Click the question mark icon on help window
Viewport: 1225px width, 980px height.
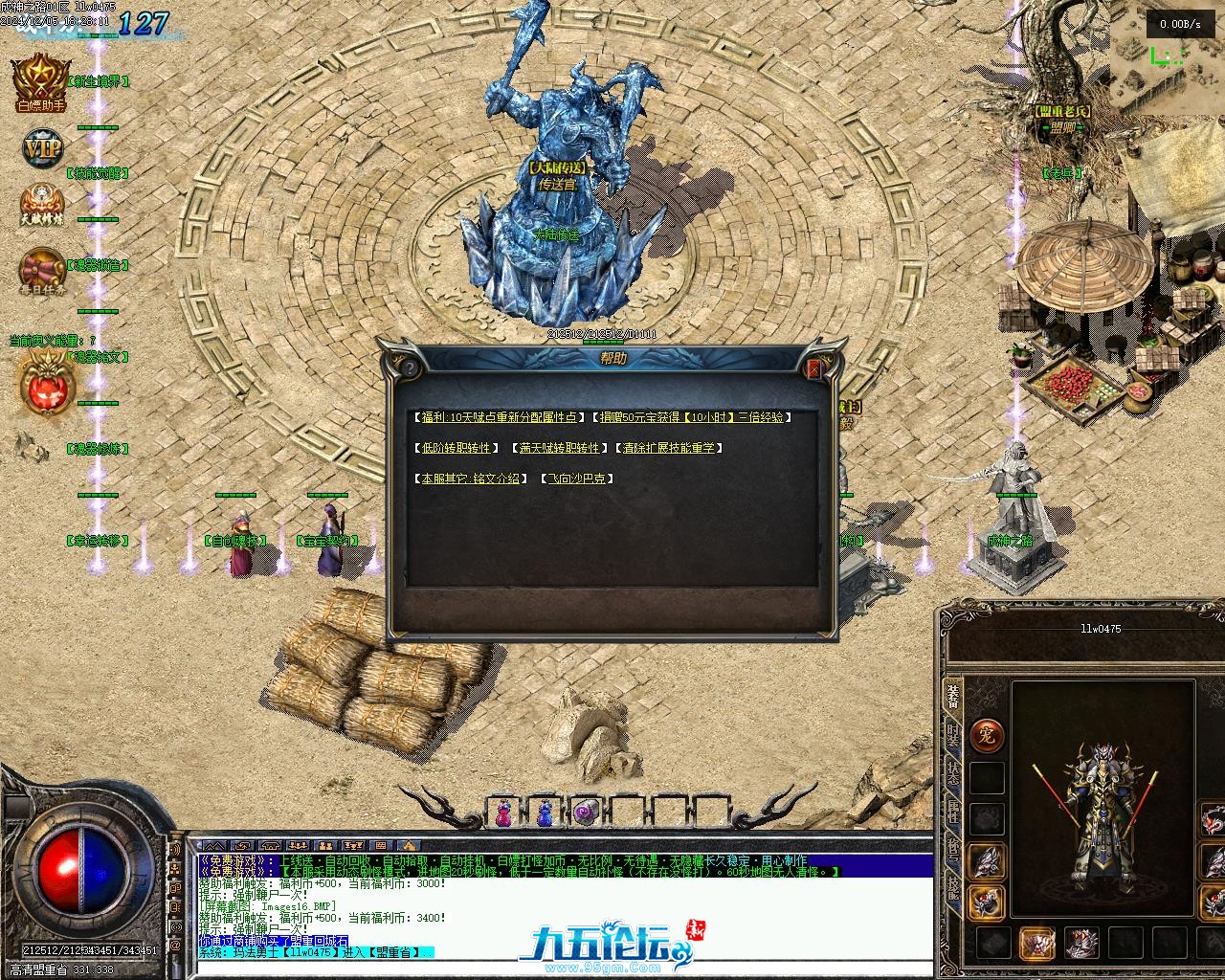[x=410, y=368]
